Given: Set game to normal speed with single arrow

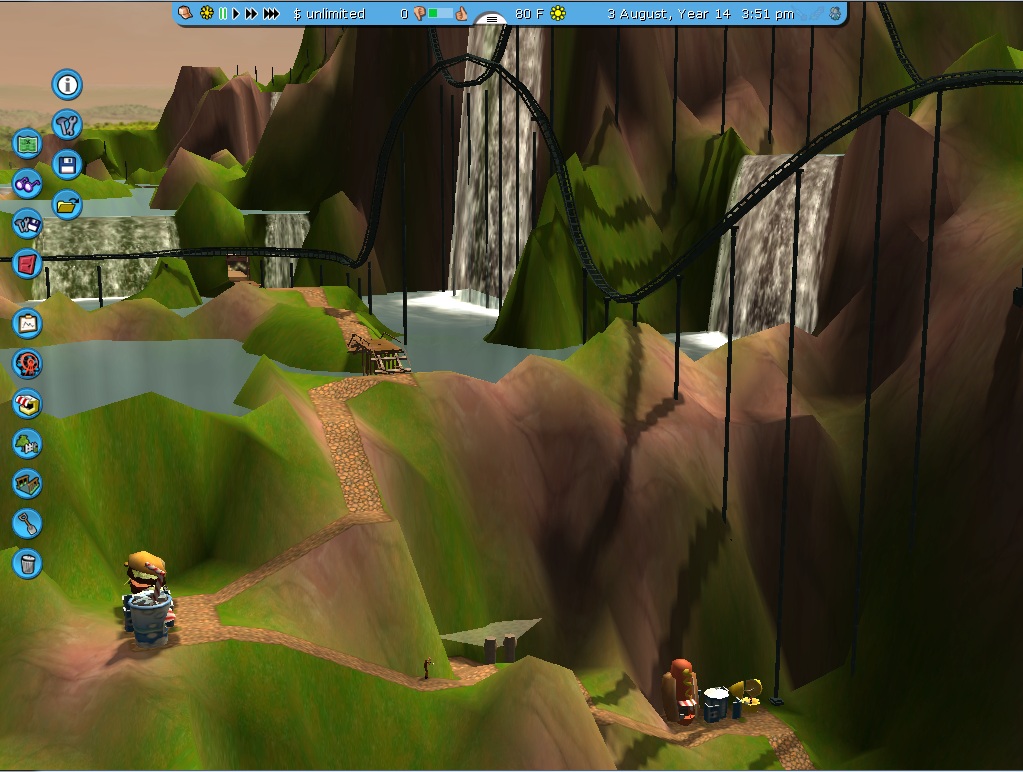Looking at the screenshot, I should pos(237,14).
